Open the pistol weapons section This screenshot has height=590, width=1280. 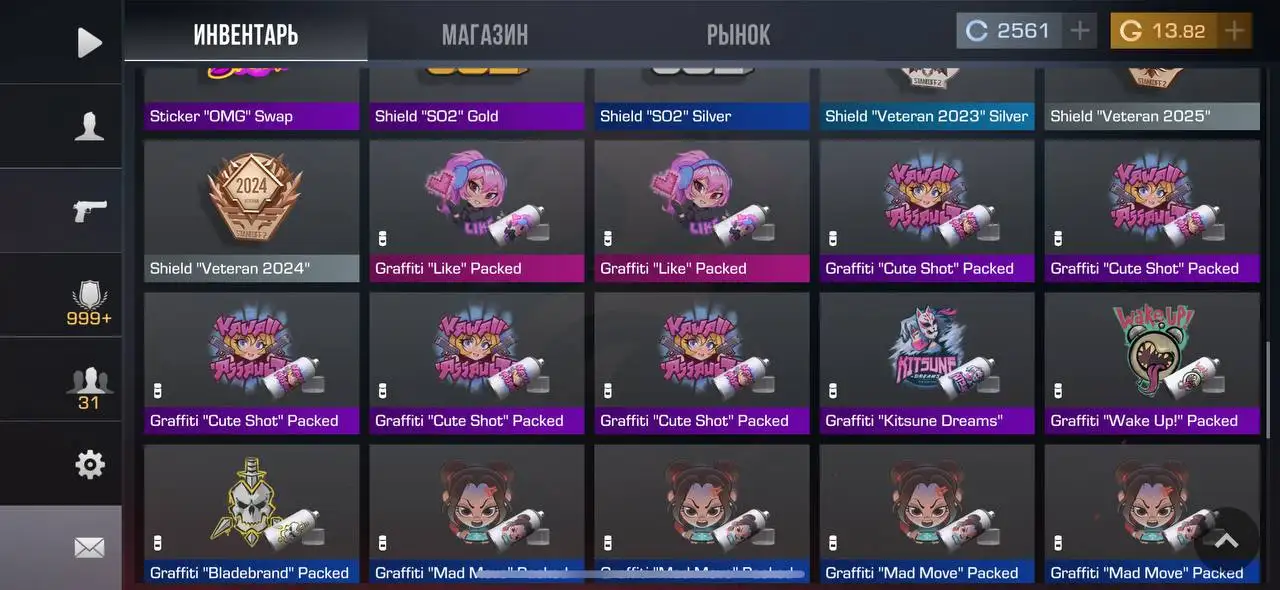click(x=89, y=210)
